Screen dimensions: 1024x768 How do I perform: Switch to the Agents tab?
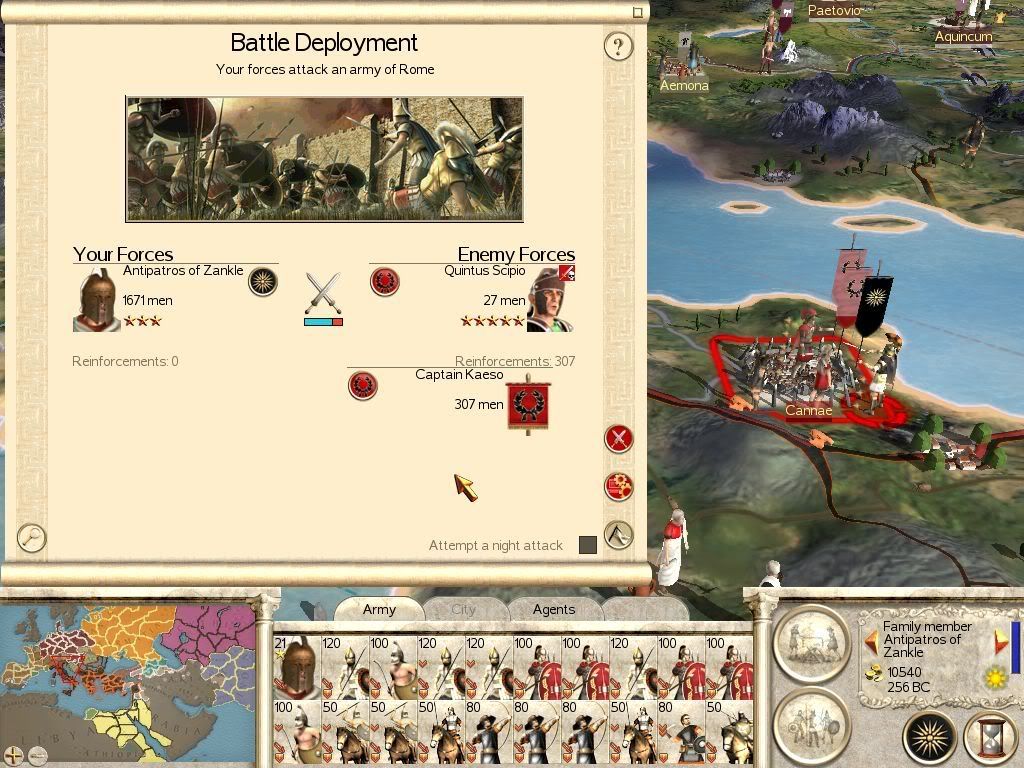554,609
